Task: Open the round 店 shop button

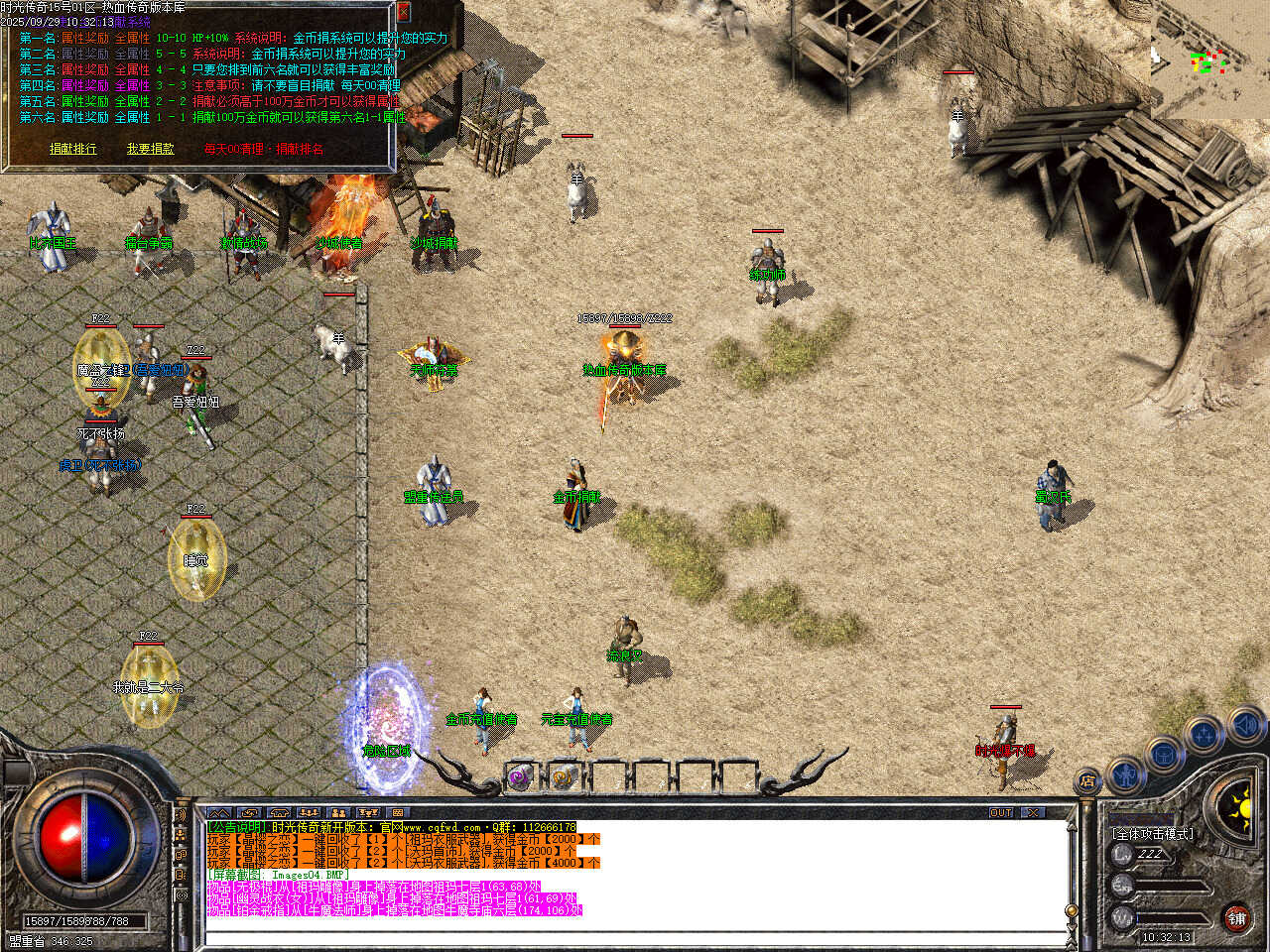Action: (x=1088, y=782)
